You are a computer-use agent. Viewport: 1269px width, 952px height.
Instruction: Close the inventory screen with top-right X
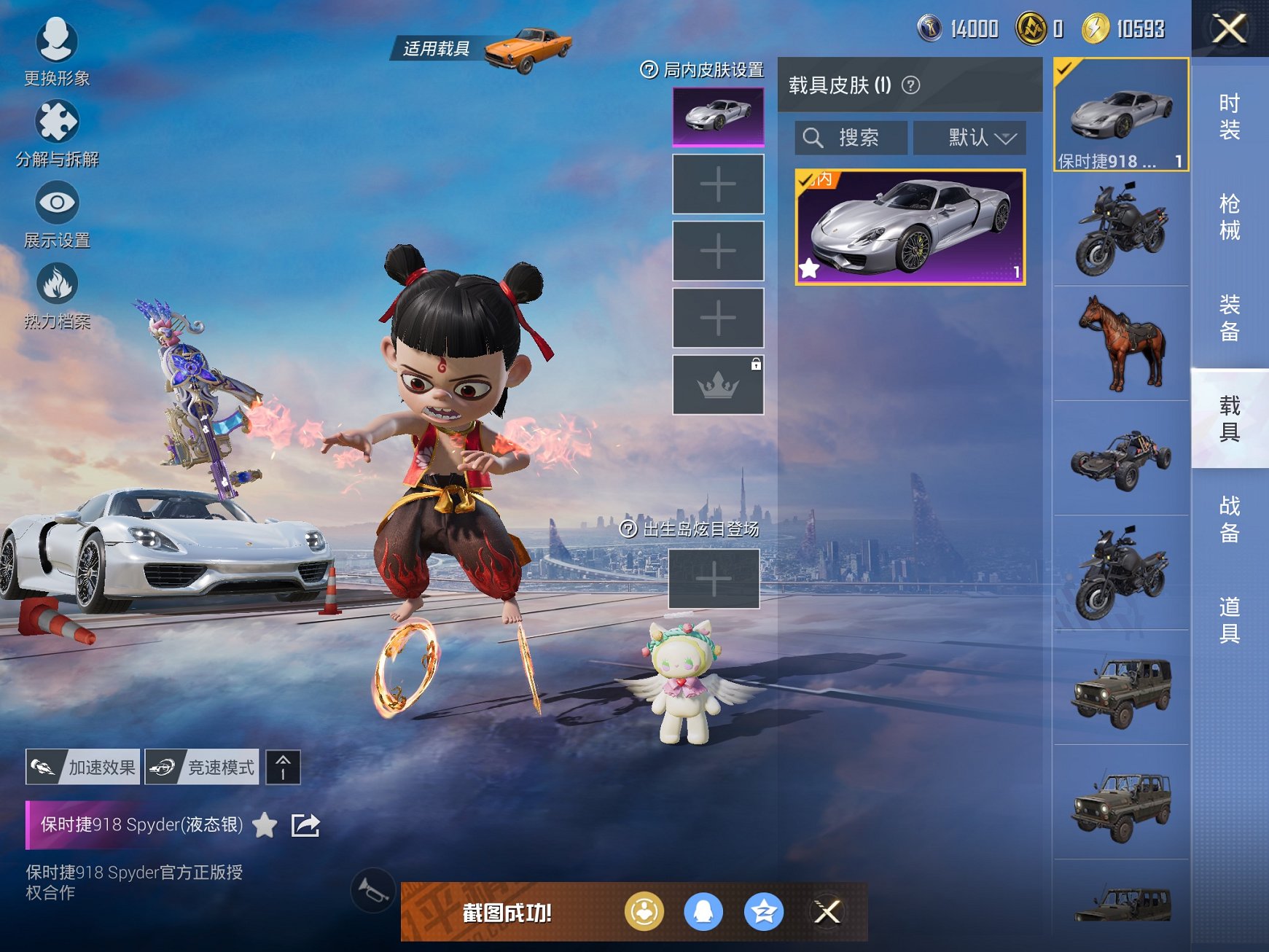coord(1229,29)
